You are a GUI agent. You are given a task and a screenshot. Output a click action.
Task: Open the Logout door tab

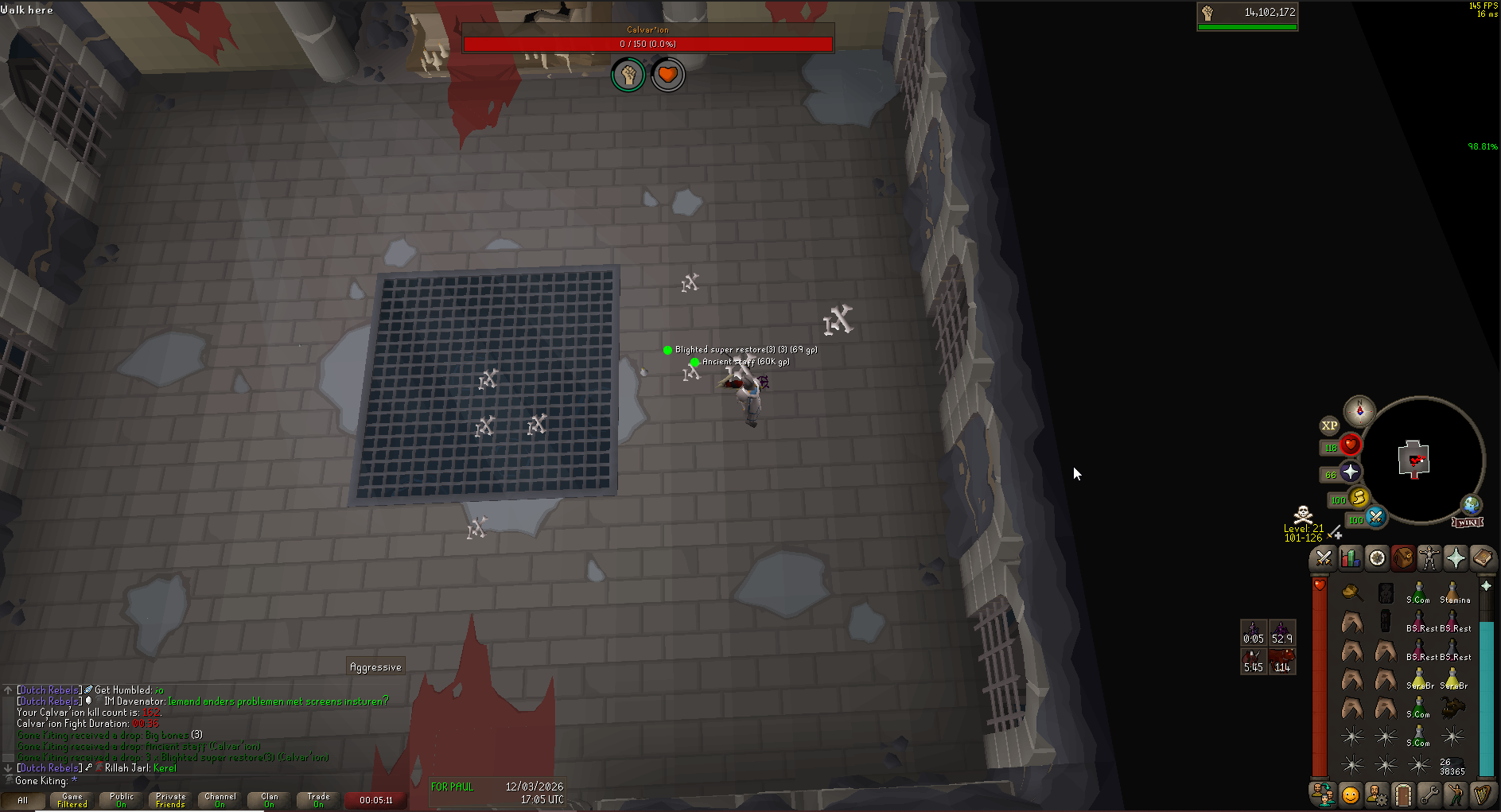(x=1403, y=795)
